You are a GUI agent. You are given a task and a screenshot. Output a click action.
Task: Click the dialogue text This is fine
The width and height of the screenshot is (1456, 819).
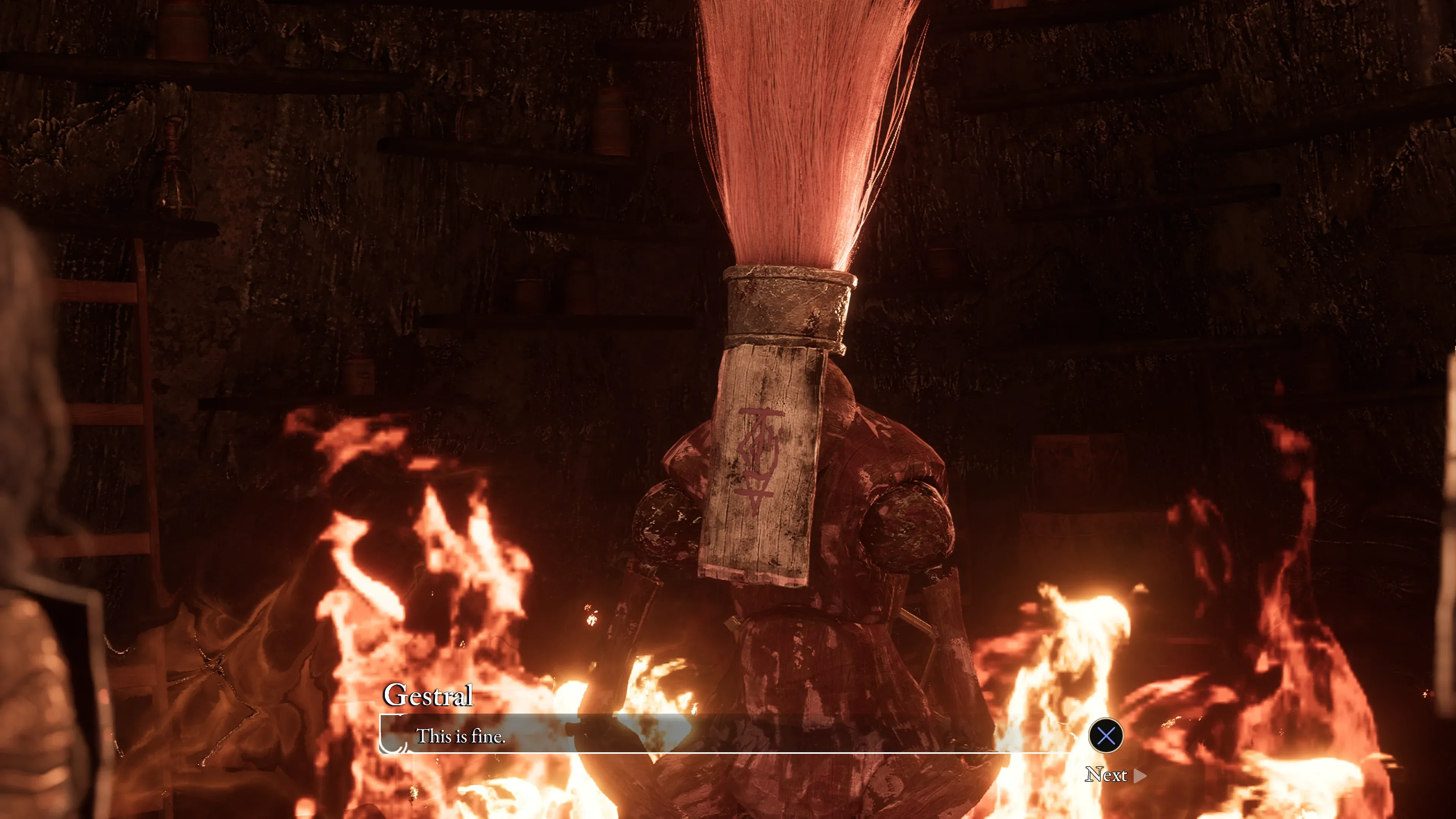click(461, 736)
